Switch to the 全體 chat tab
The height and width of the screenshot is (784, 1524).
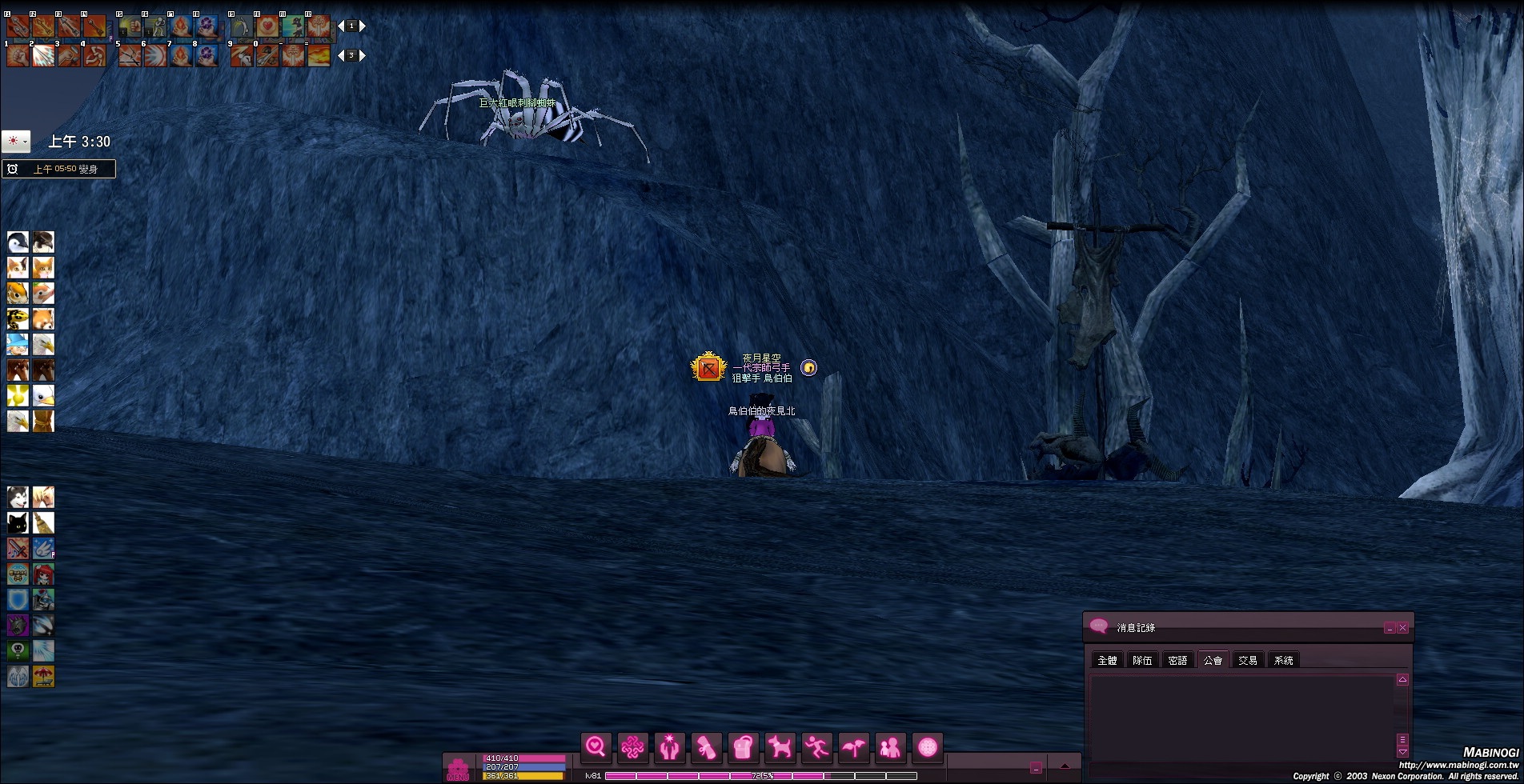1107,660
